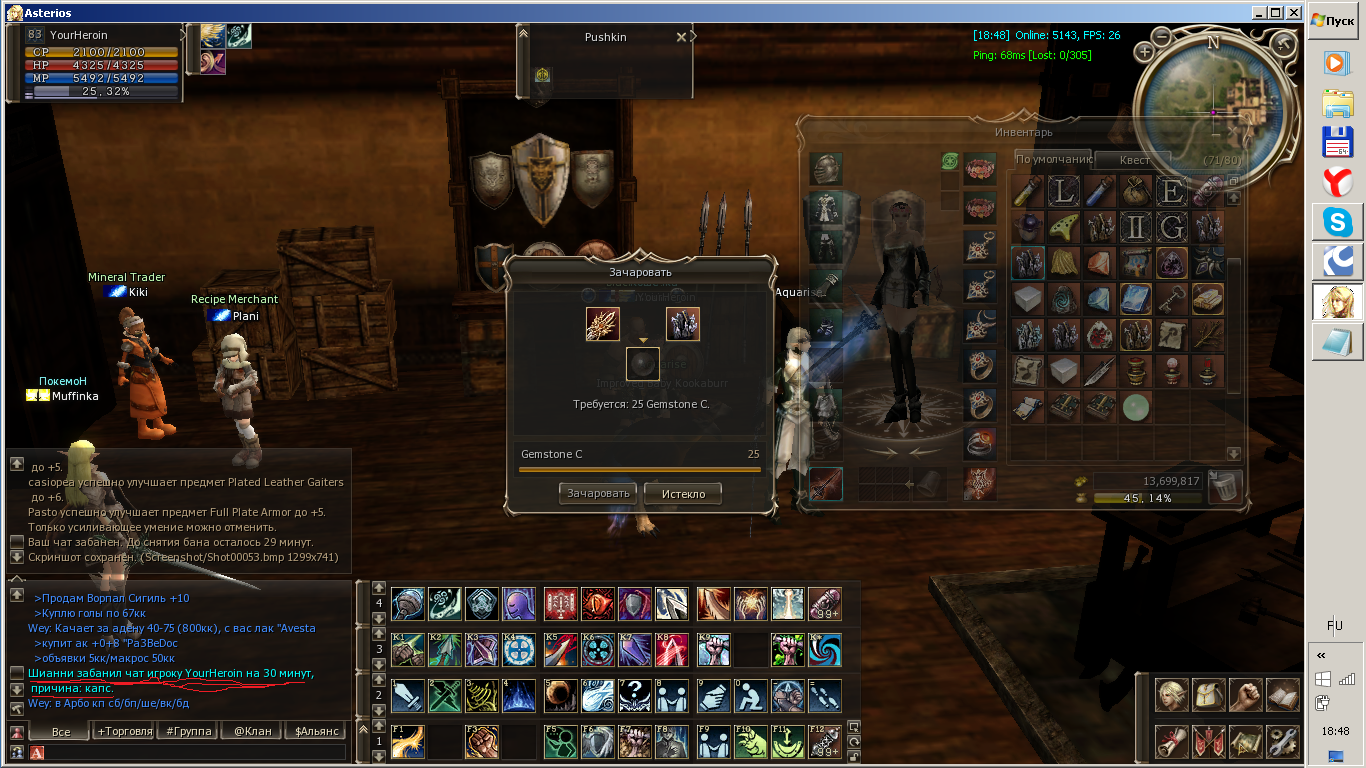The width and height of the screenshot is (1366, 768).
Task: Open the @Клан chat tab
Action: click(253, 731)
